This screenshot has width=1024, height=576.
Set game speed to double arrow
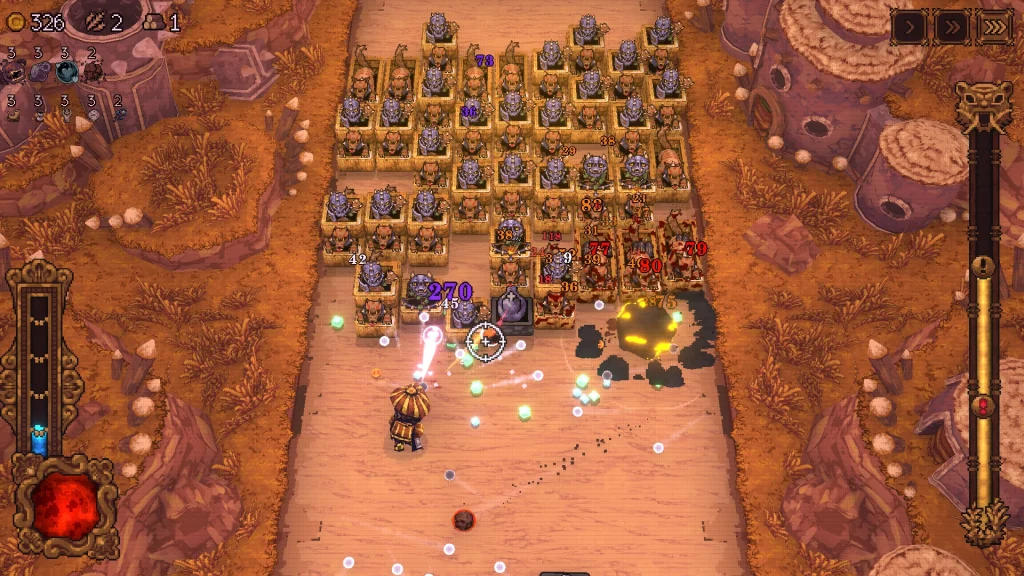pyautogui.click(x=951, y=27)
